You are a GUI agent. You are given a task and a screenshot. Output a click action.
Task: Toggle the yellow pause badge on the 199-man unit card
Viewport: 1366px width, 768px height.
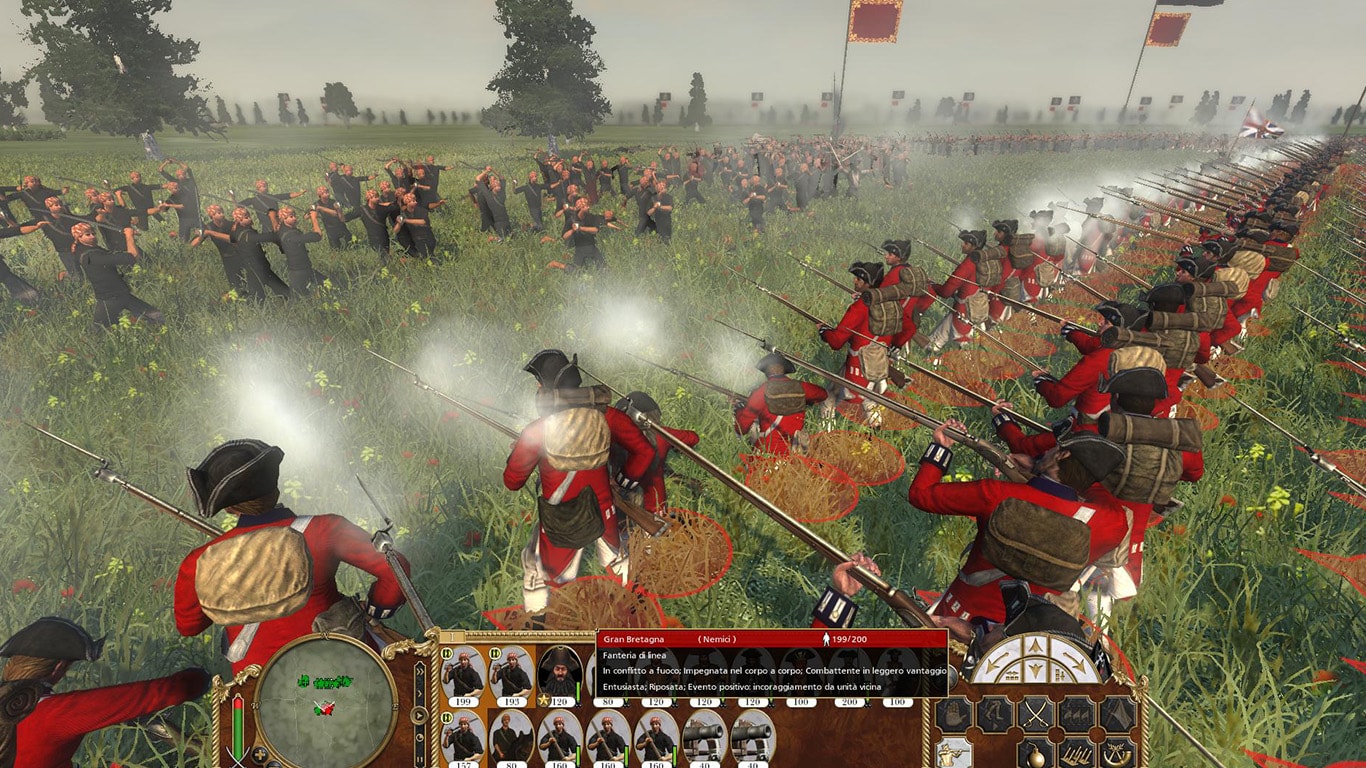pyautogui.click(x=446, y=654)
